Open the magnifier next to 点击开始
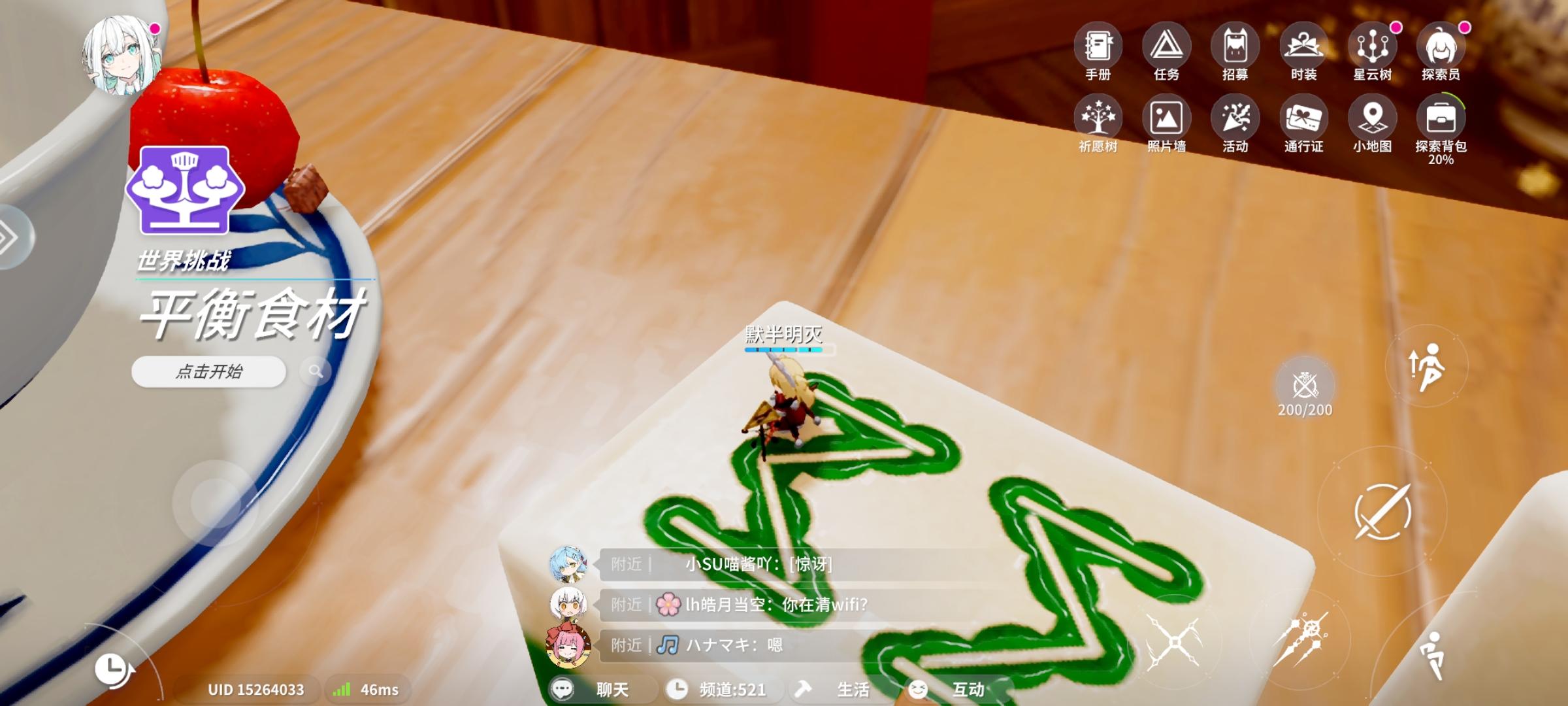 click(x=318, y=371)
